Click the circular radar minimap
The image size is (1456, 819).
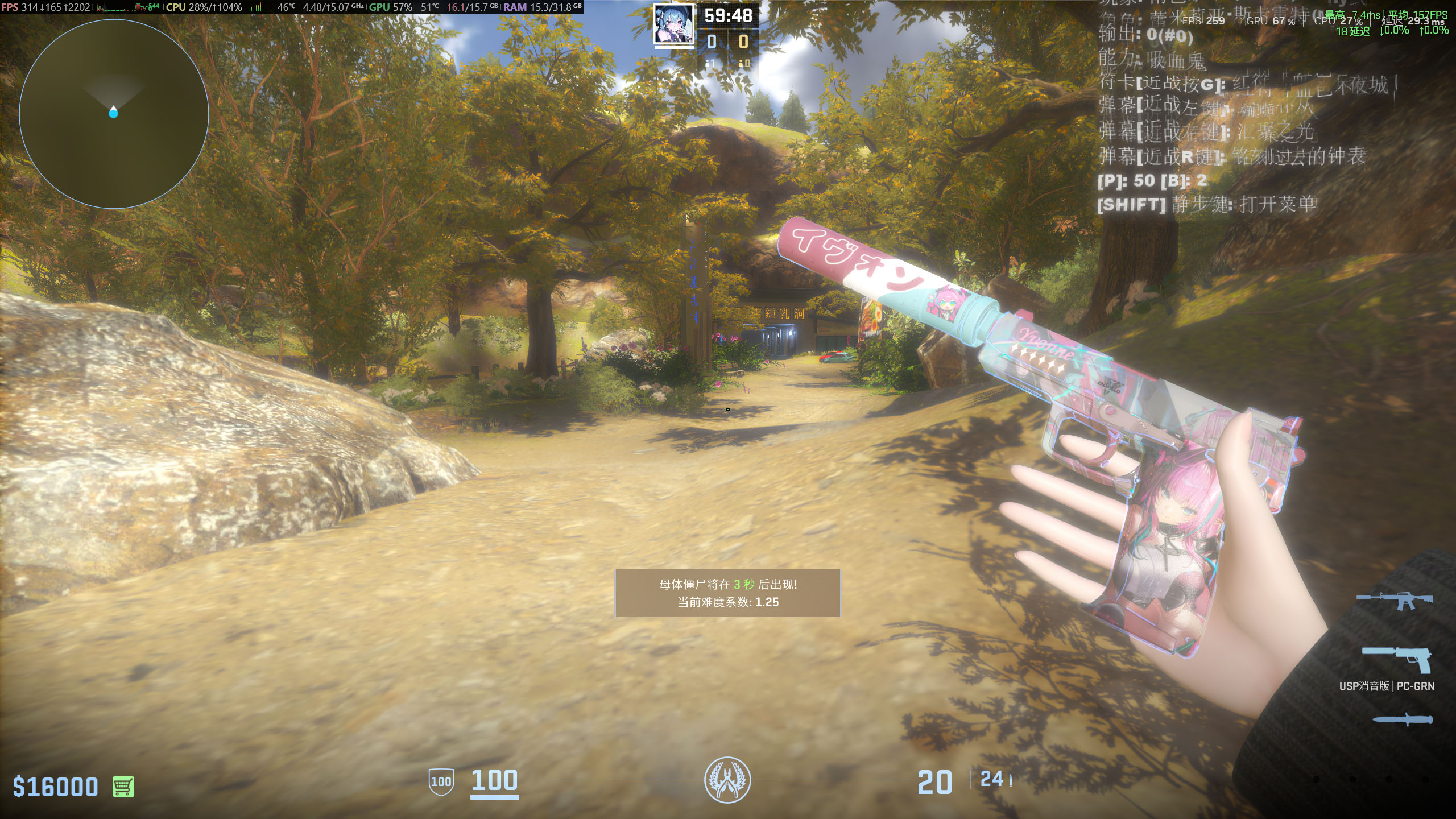[114, 114]
